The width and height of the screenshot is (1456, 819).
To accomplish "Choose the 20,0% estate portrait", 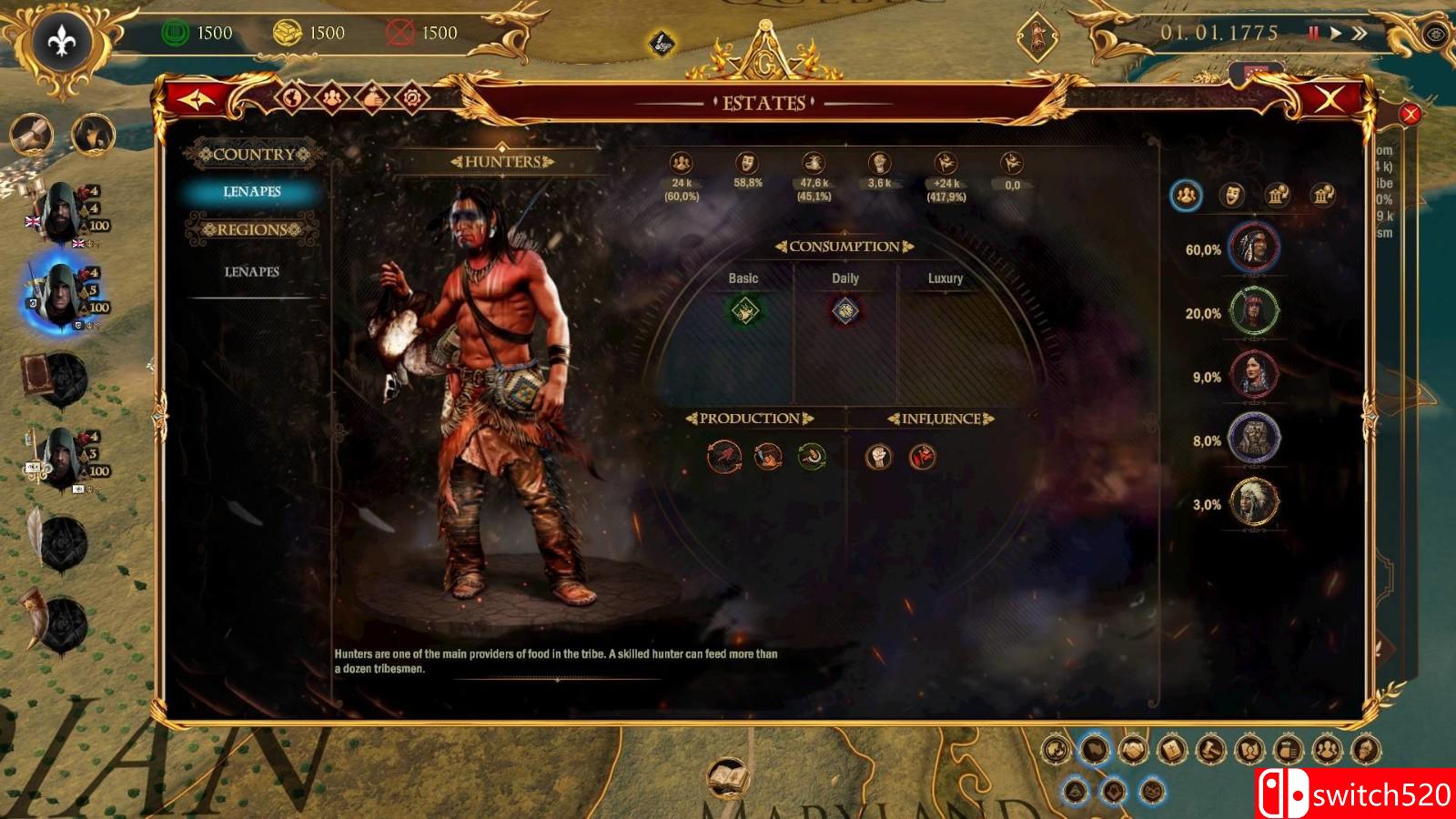I will pos(1254,311).
